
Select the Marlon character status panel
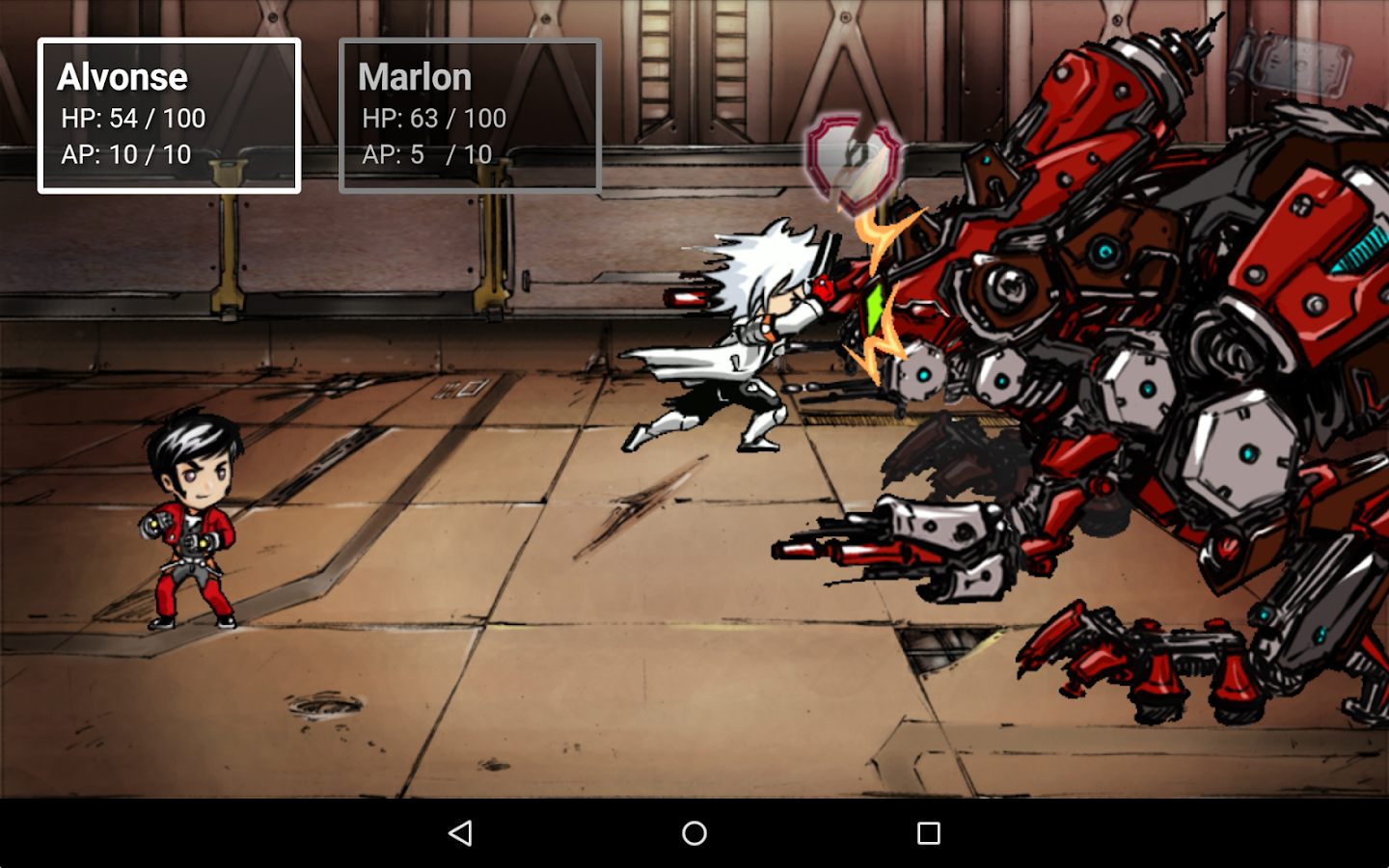[470, 115]
